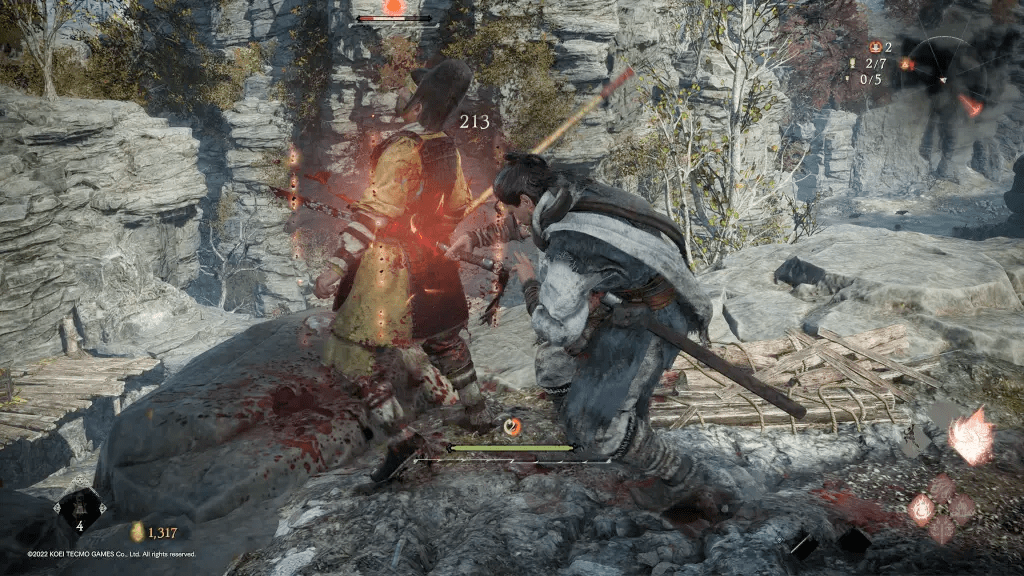The width and height of the screenshot is (1024, 576).
Task: Select the item slot showing 4 uses
Action: 79,510
